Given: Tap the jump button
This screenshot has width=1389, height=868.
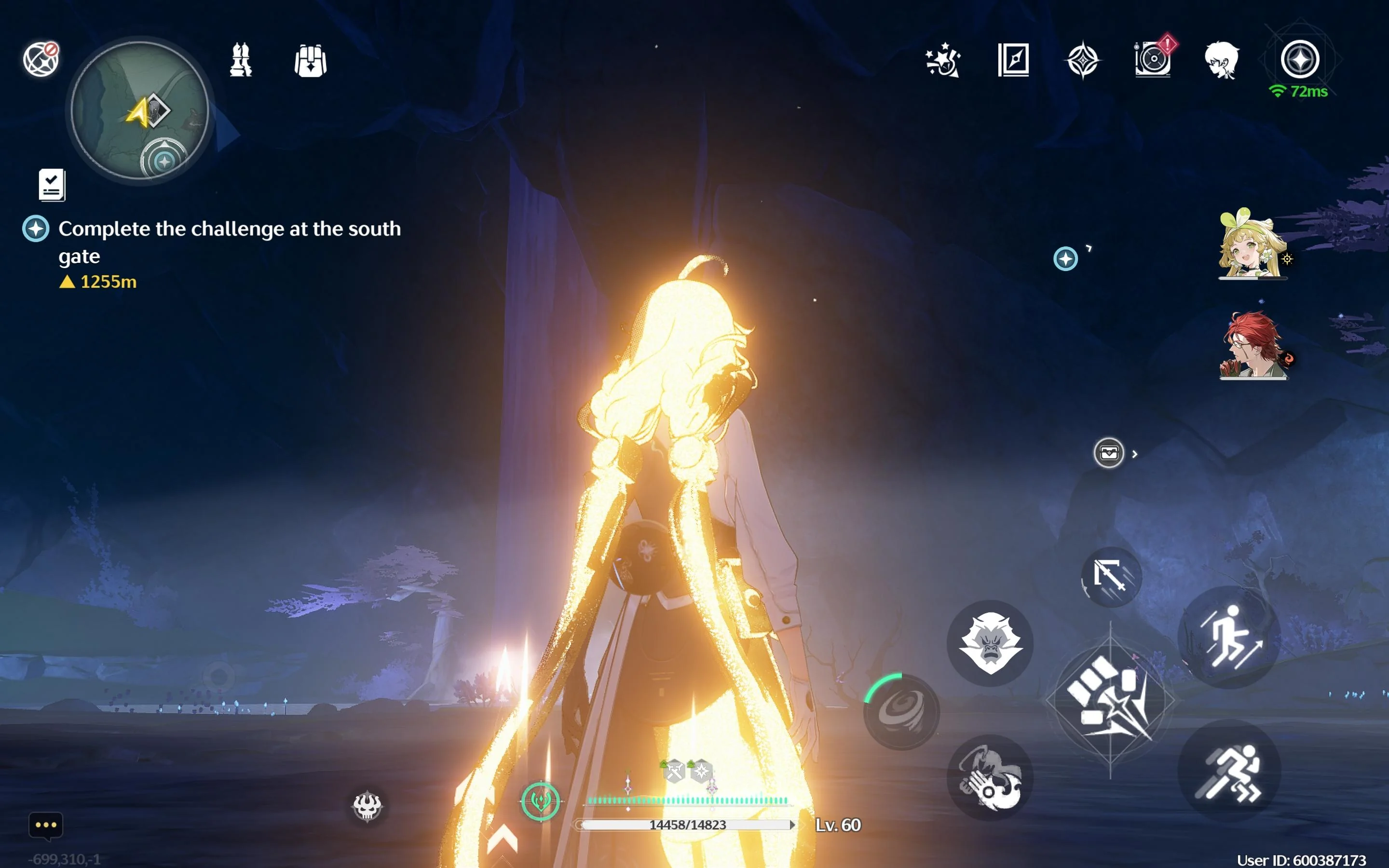Looking at the screenshot, I should (x=1229, y=637).
